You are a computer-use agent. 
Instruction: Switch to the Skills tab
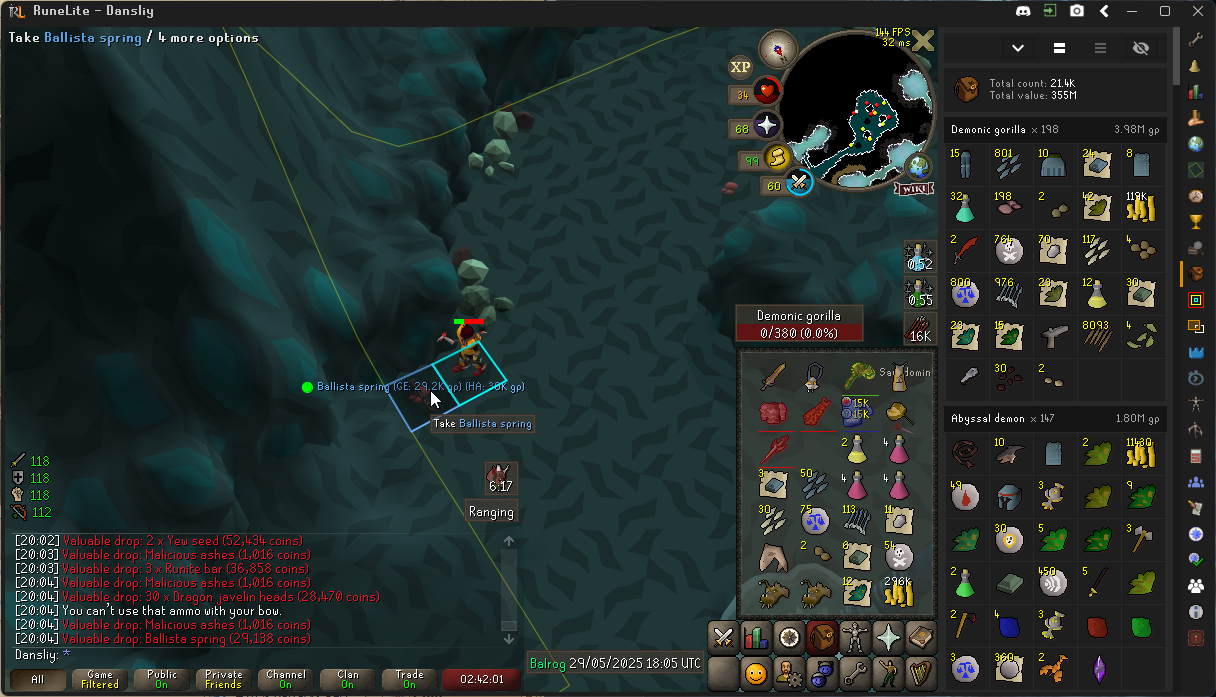click(x=756, y=636)
